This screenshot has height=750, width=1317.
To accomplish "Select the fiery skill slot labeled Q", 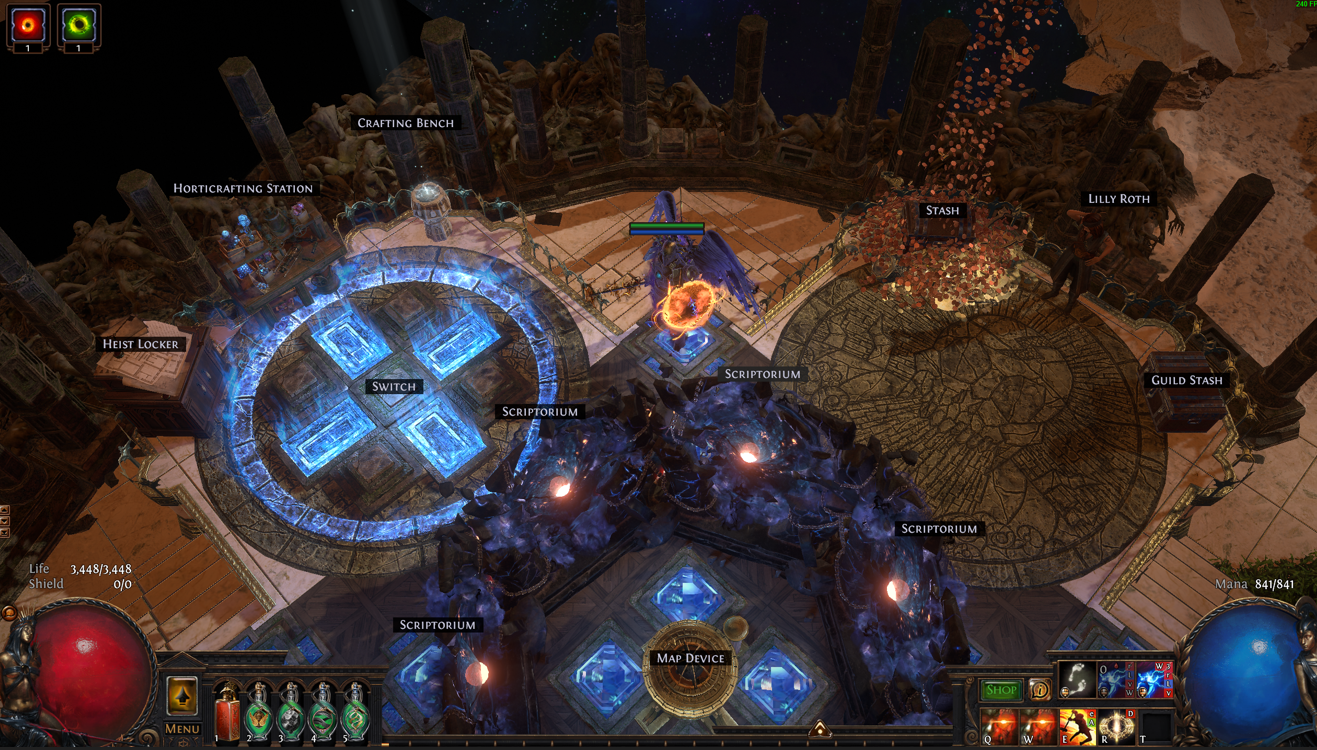I will click(x=998, y=726).
